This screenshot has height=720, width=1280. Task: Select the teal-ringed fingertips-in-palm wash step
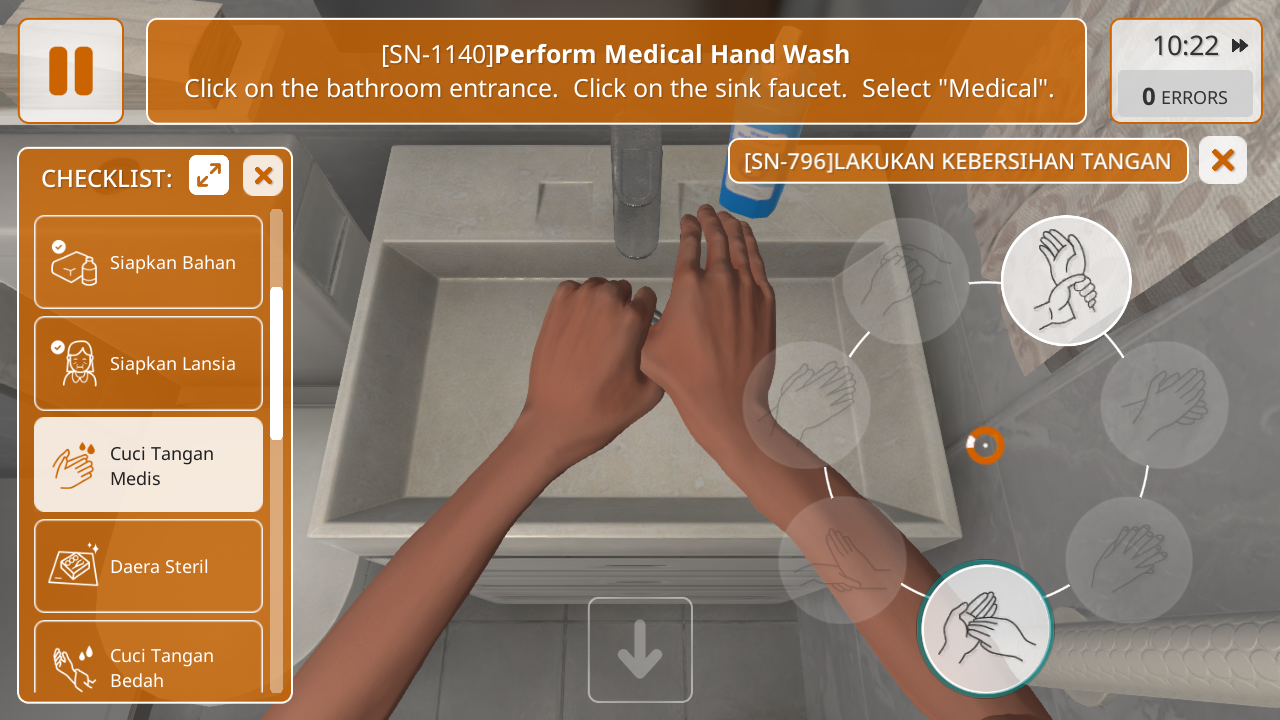(x=986, y=628)
